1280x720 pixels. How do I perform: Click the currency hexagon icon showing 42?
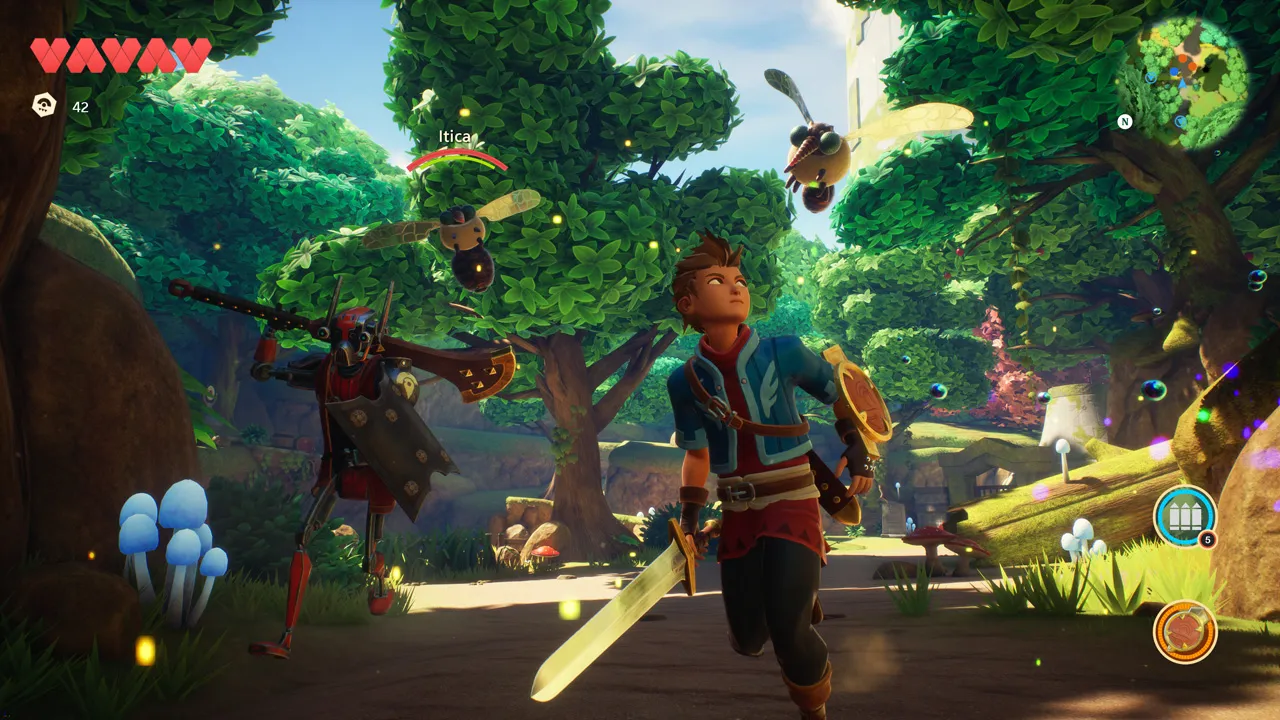42,106
